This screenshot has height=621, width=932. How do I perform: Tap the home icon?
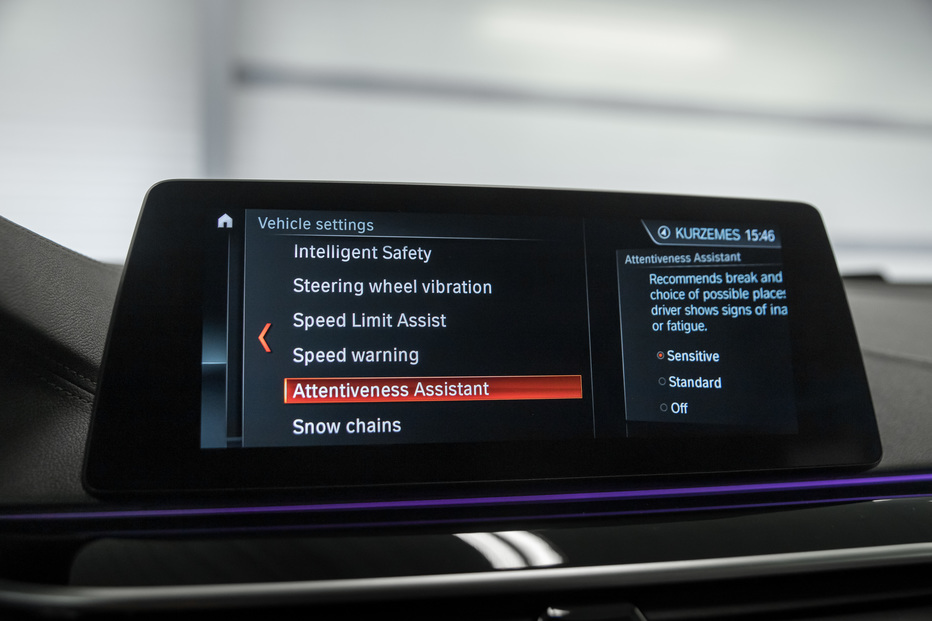tap(225, 221)
